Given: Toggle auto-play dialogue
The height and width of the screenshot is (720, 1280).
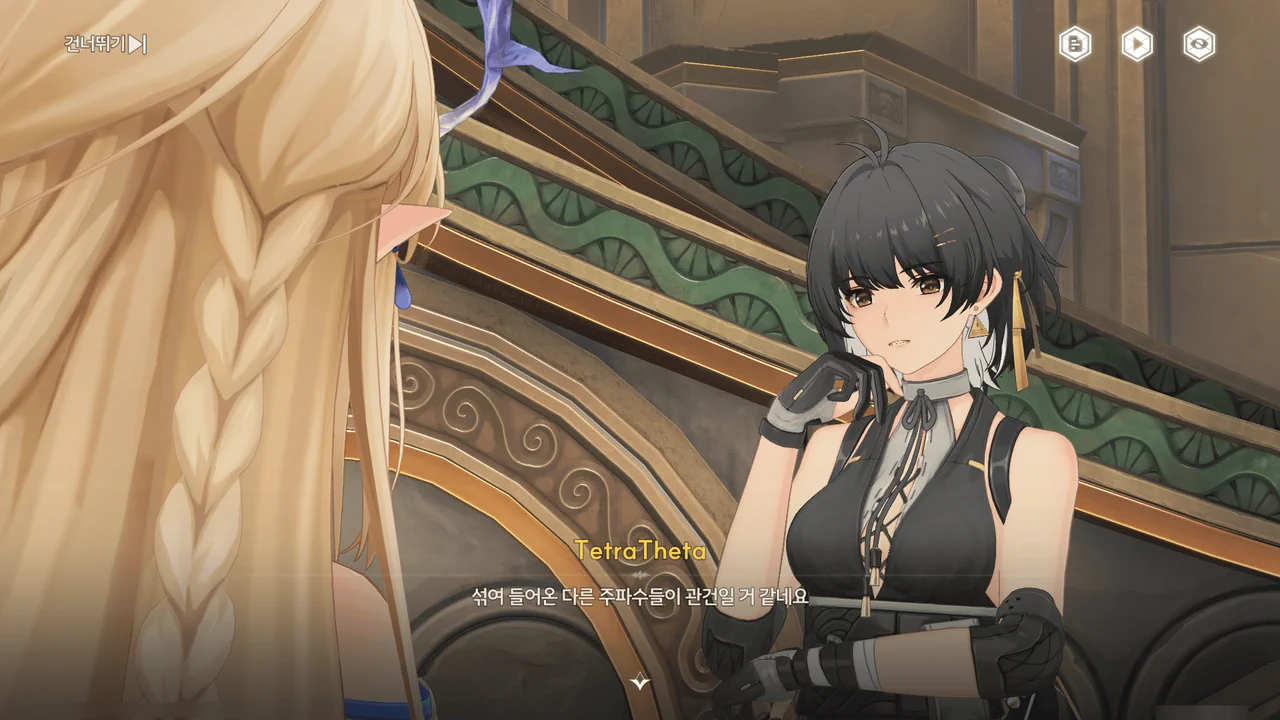Looking at the screenshot, I should pos(1137,44).
